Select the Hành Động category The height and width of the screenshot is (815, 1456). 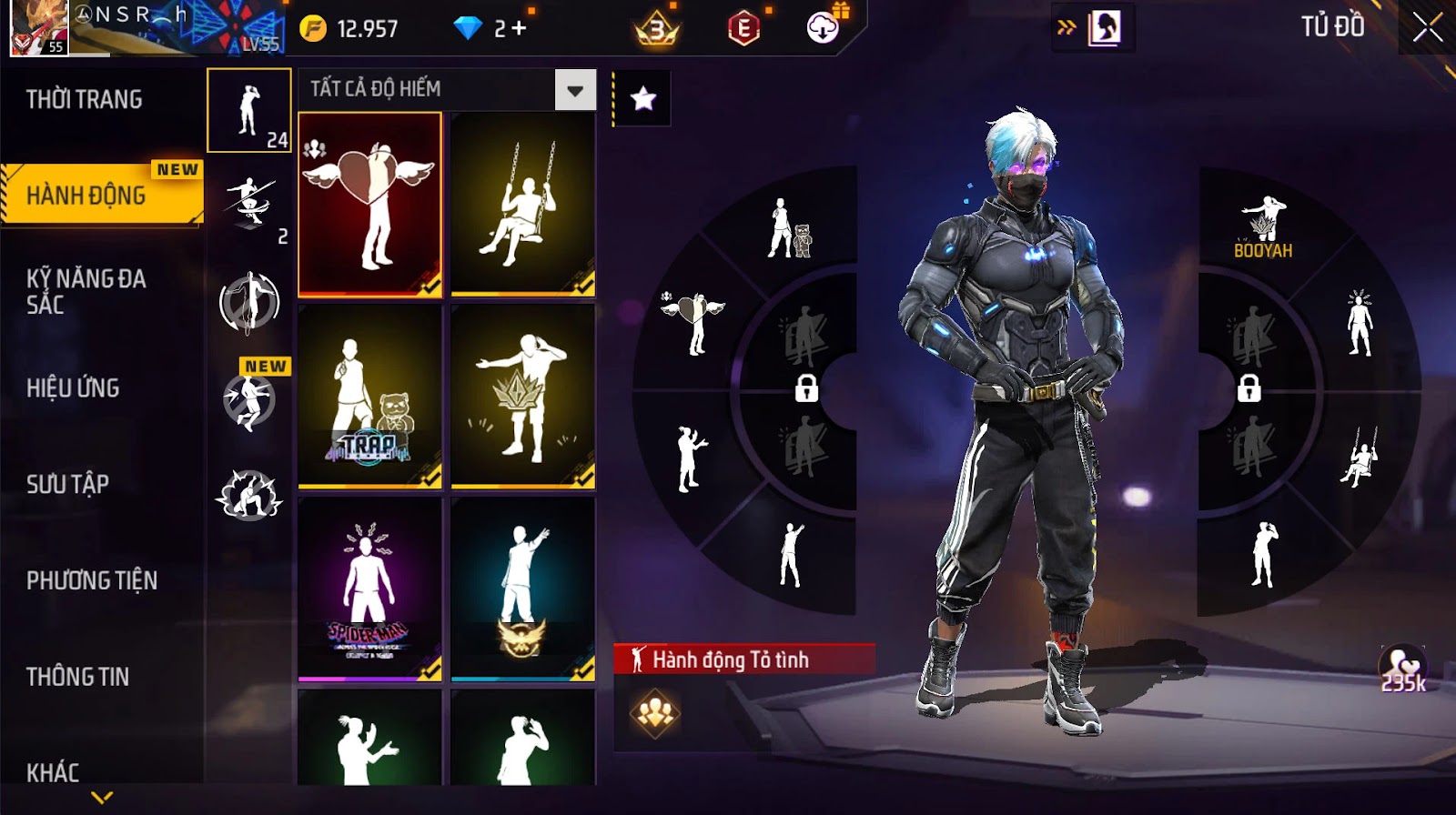[x=86, y=195]
